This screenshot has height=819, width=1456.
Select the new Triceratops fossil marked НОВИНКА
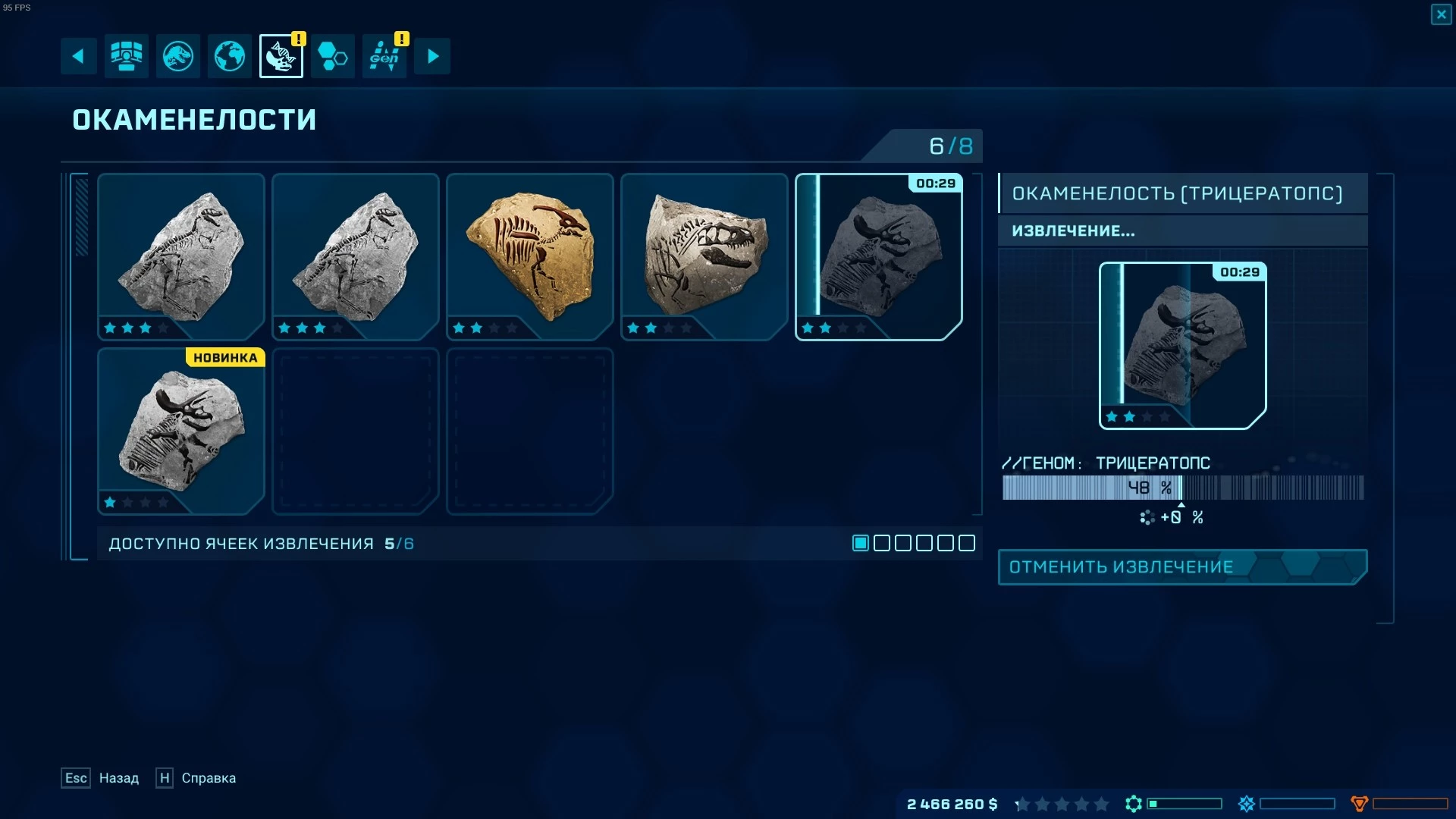(x=181, y=431)
